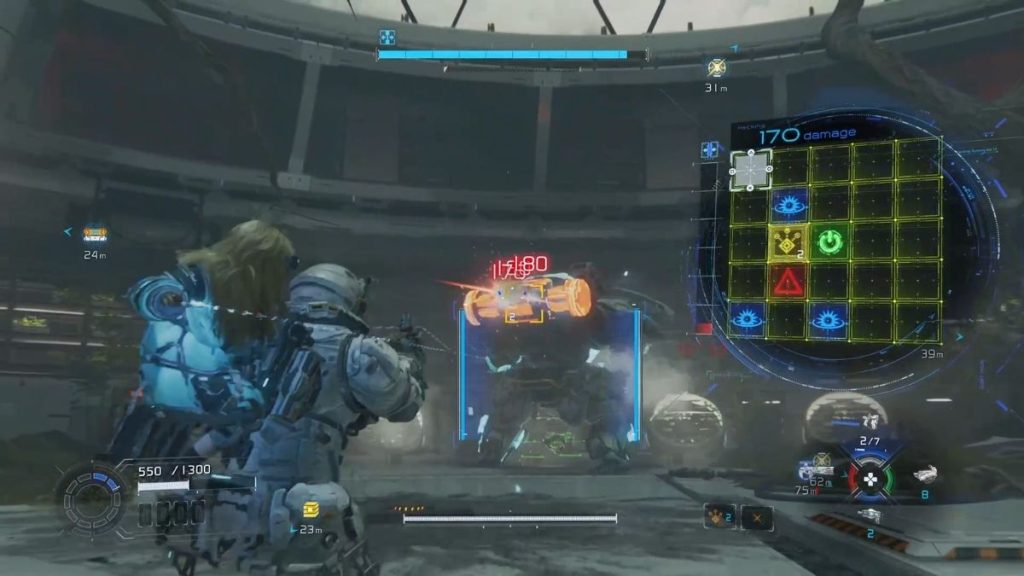Equip the bottom weapon with 2 ammo
This screenshot has width=1024, height=576.
tap(871, 515)
